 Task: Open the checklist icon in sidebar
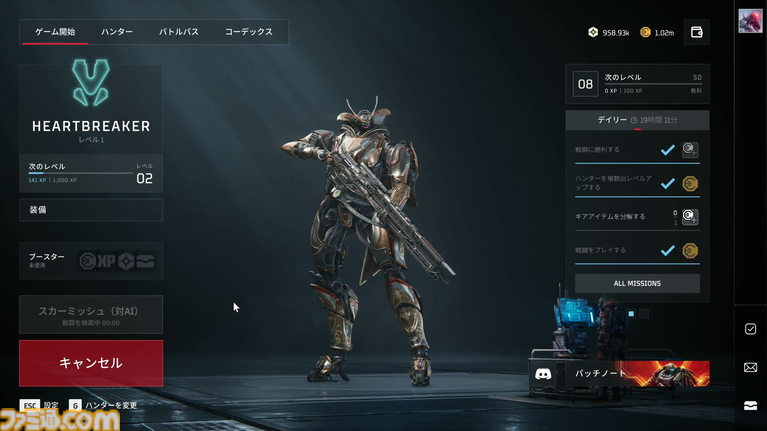[x=750, y=328]
